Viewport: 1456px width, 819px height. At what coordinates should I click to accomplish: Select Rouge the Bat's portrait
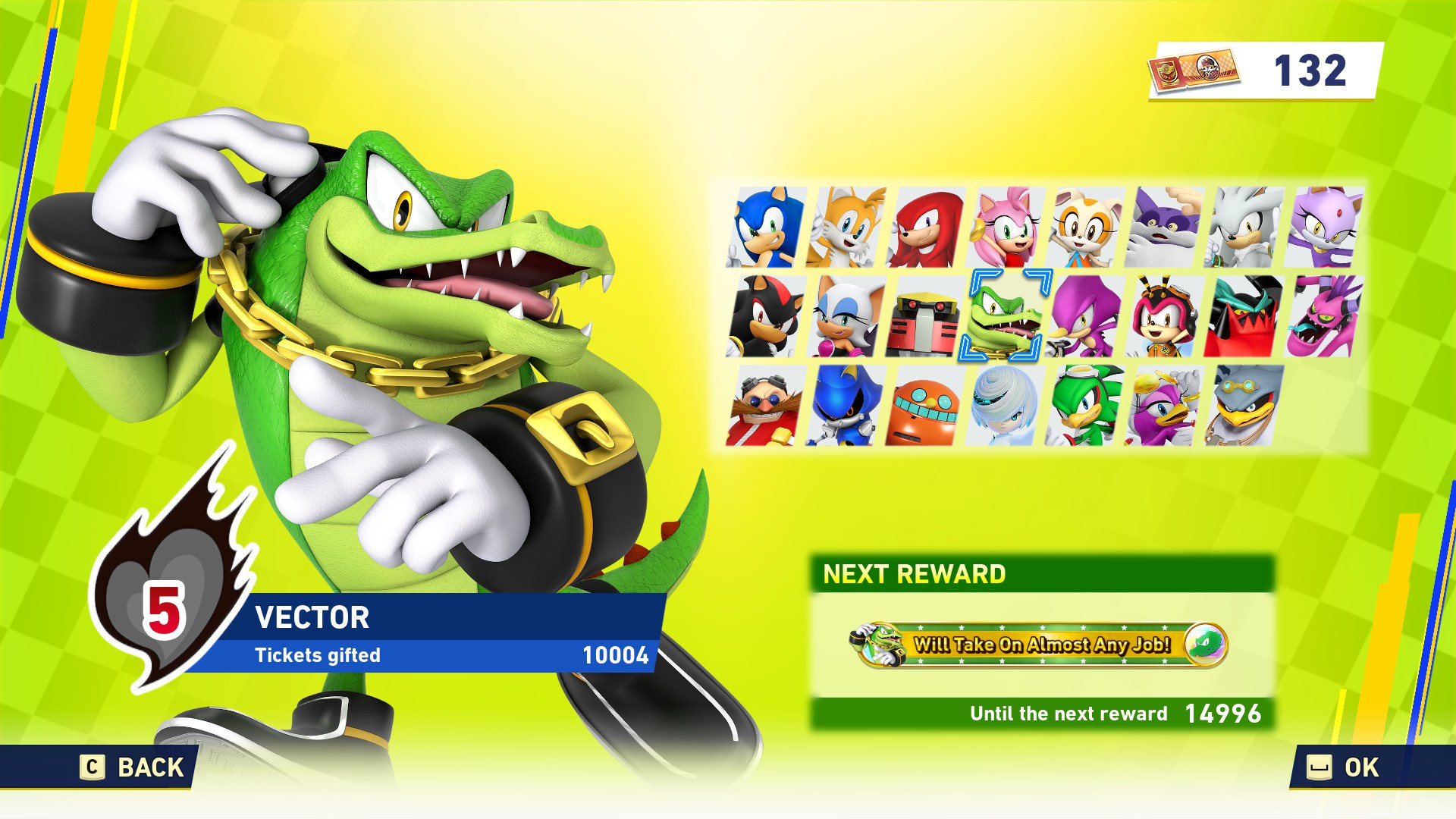tap(846, 316)
